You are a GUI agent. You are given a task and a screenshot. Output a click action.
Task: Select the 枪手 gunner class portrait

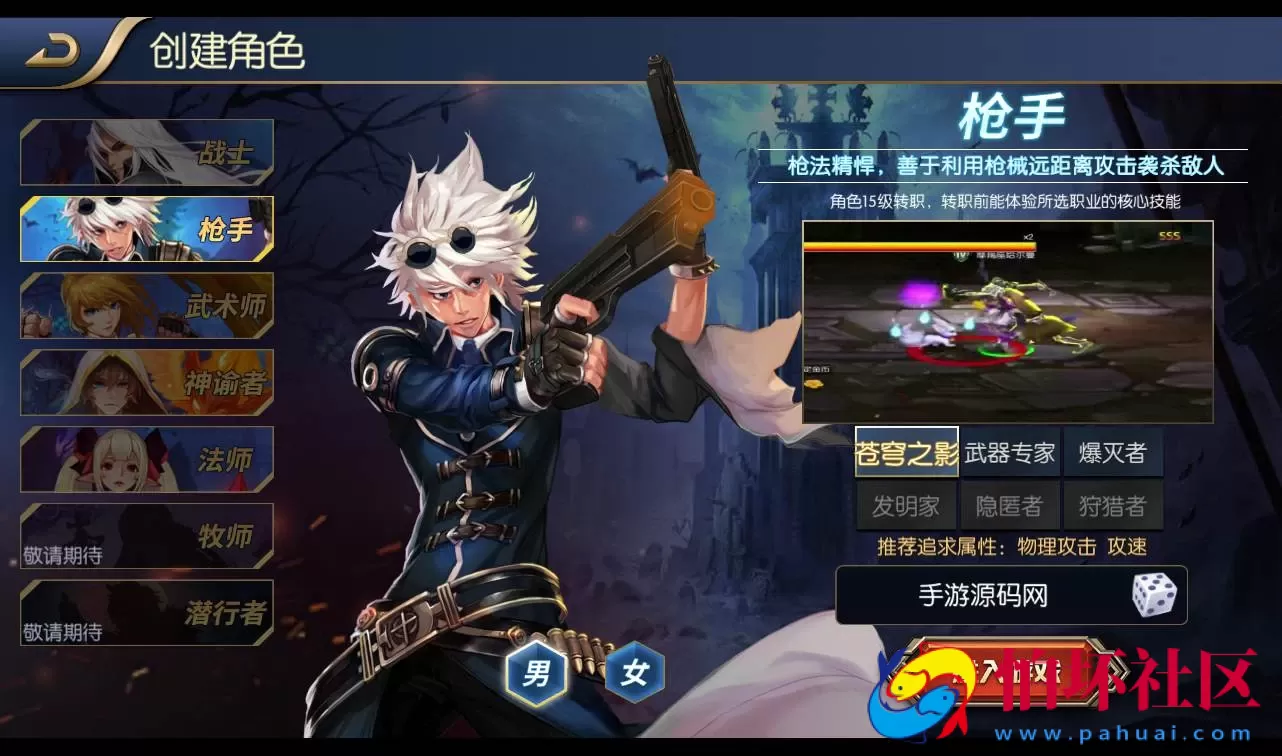(146, 229)
